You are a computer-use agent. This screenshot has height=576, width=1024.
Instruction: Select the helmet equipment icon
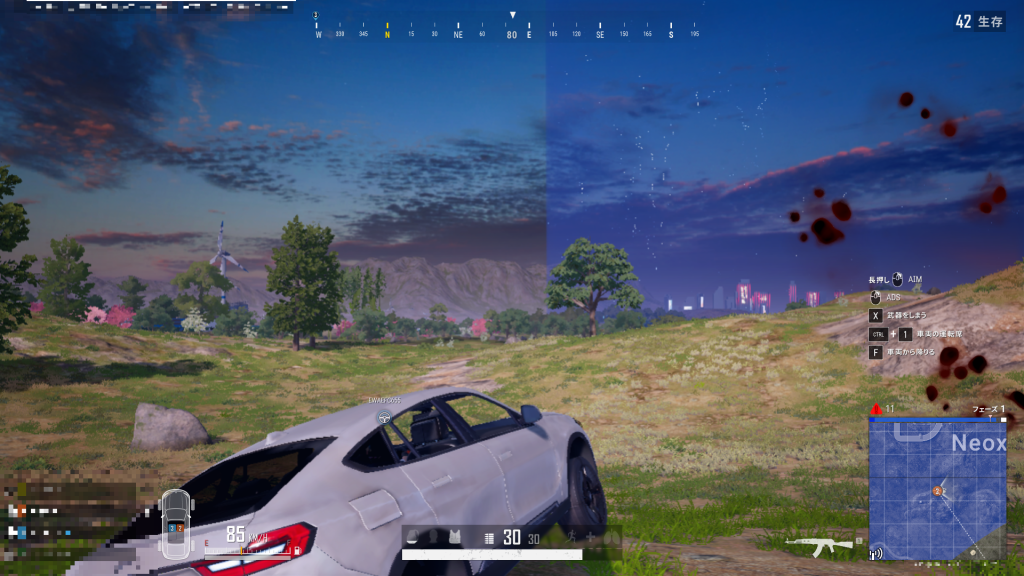click(413, 538)
